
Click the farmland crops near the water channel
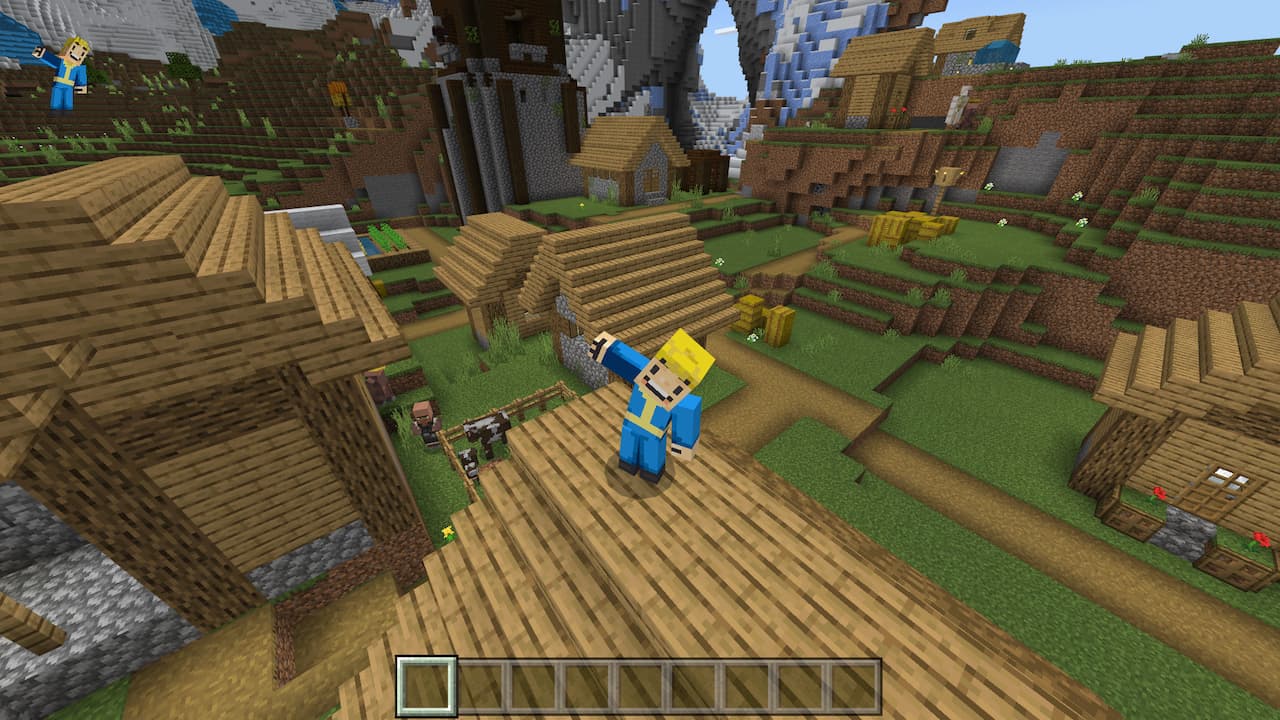tap(384, 238)
